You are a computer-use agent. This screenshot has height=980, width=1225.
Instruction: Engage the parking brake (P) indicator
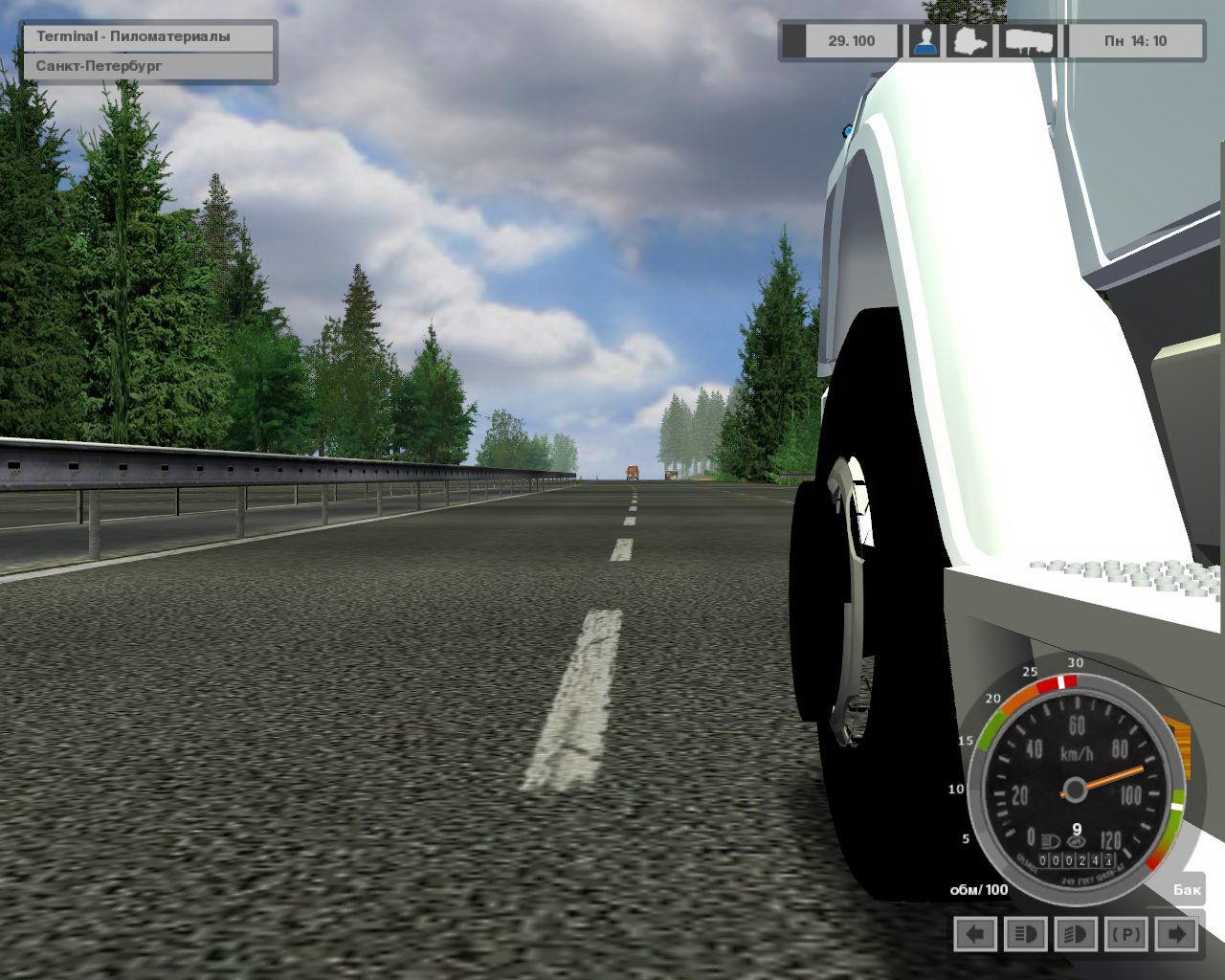[x=1126, y=934]
